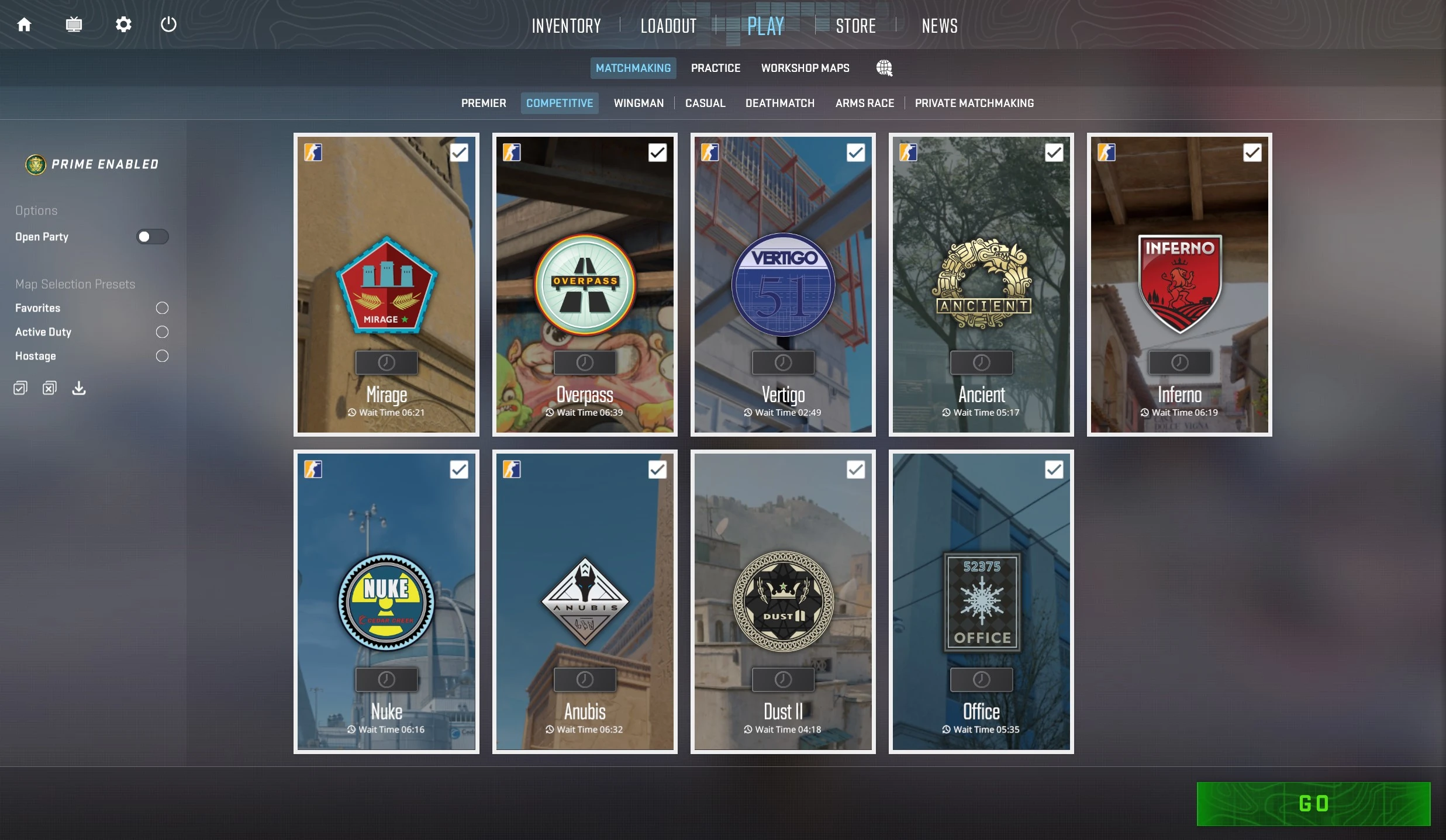1446x840 pixels.
Task: Select the Active Duty map preset
Action: pos(162,332)
